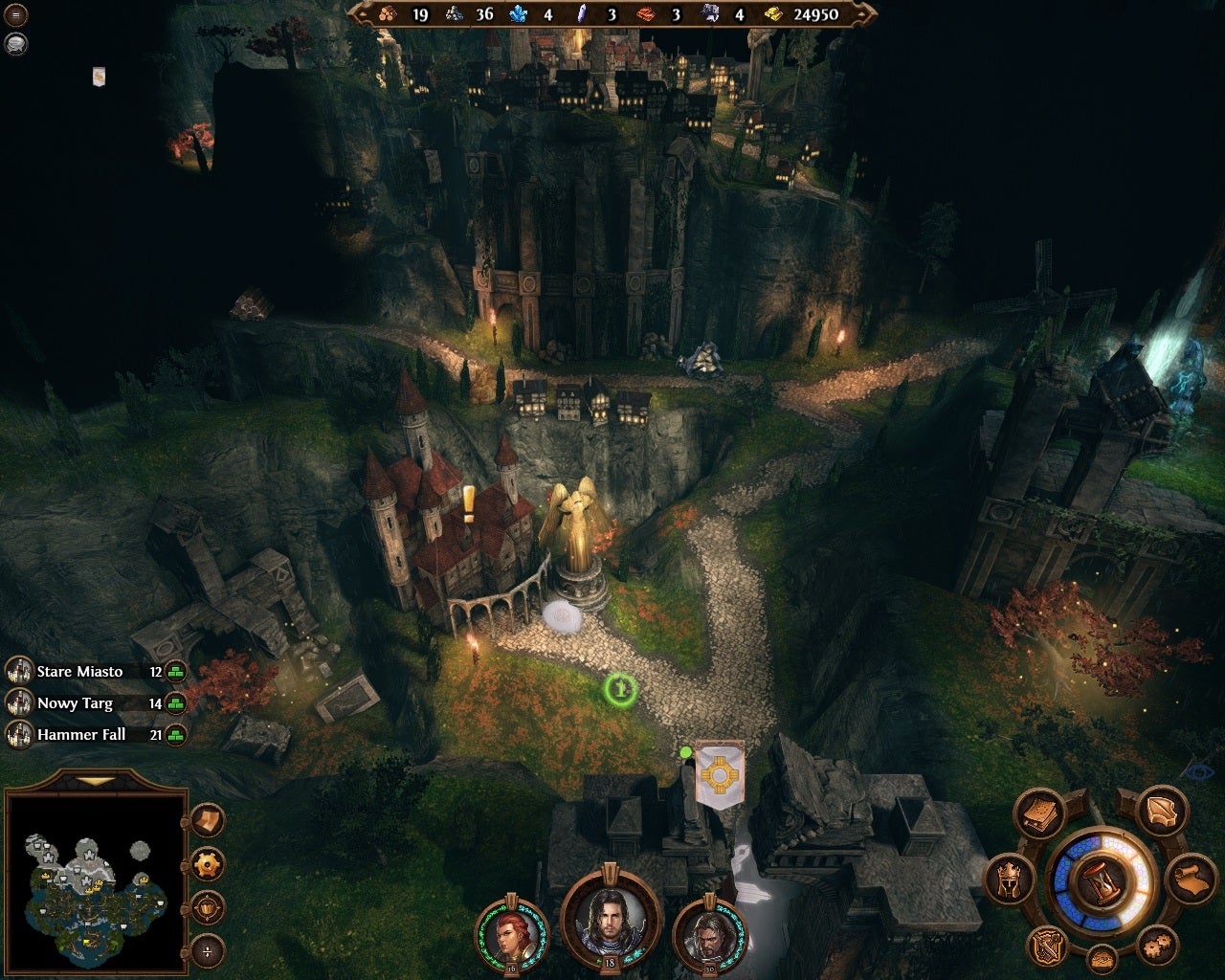This screenshot has width=1225, height=980.
Task: Collapse the minimap using its arrow tab
Action: 94,781
